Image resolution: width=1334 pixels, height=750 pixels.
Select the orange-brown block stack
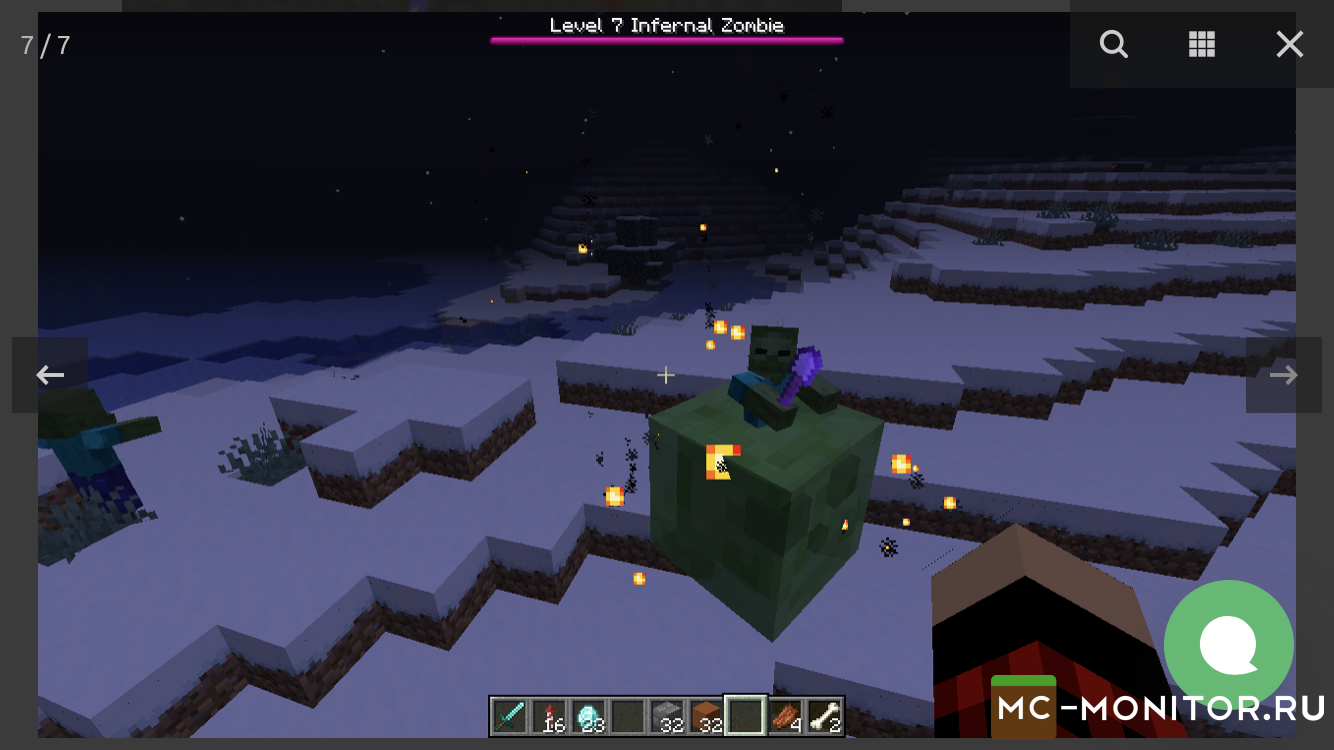(x=706, y=716)
